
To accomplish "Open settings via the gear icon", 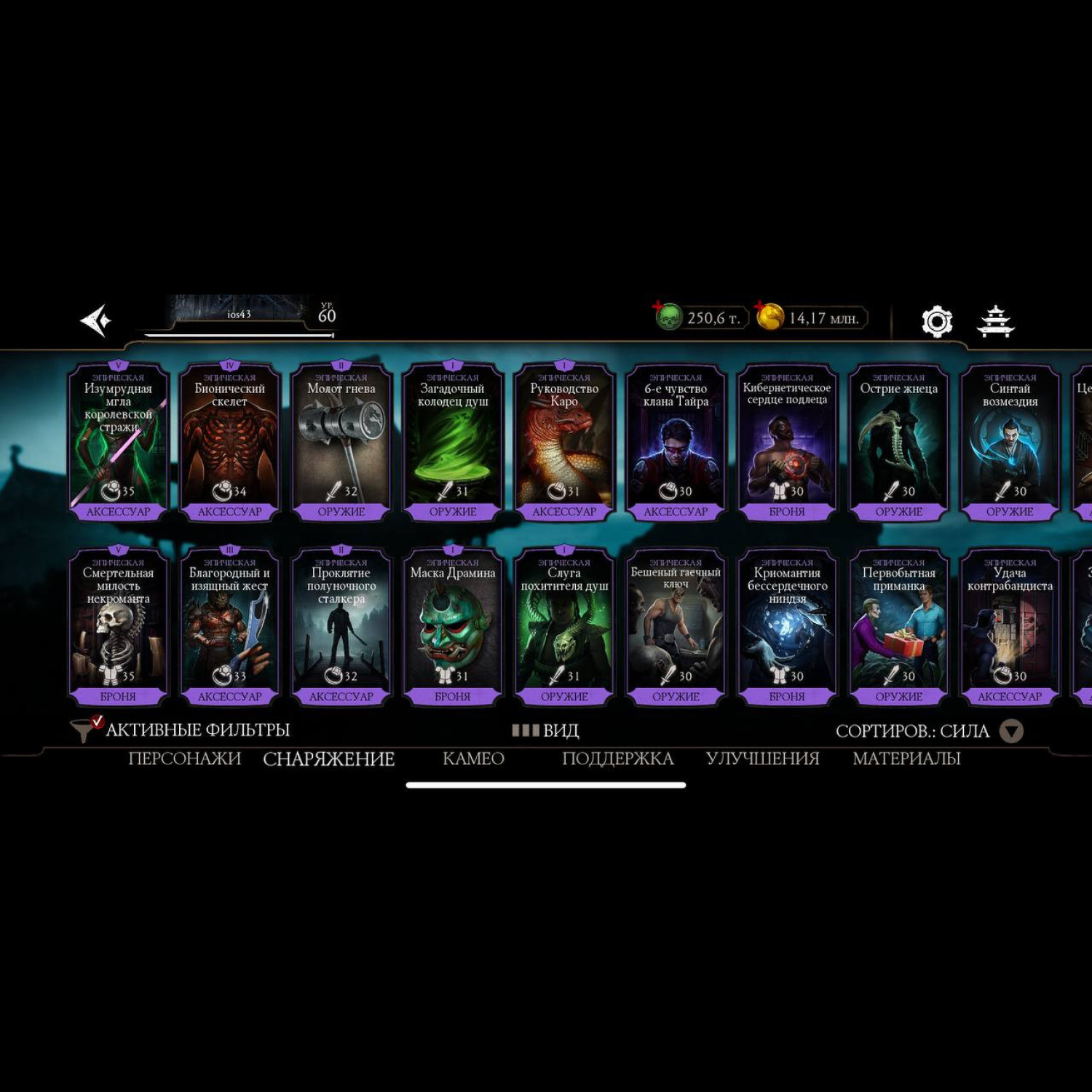I will tap(937, 321).
